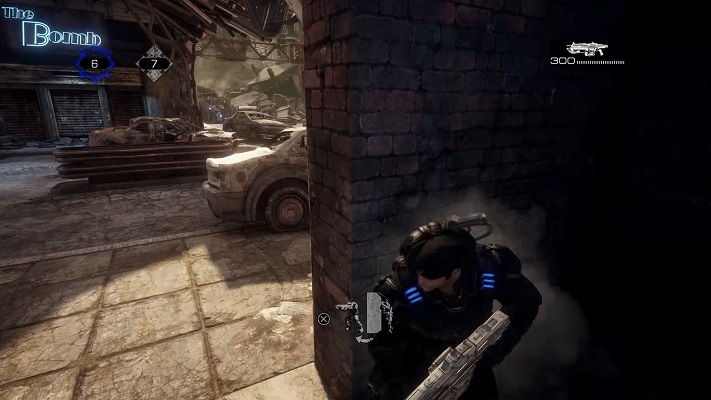Select the Lancer rifle weapon icon

click(588, 48)
